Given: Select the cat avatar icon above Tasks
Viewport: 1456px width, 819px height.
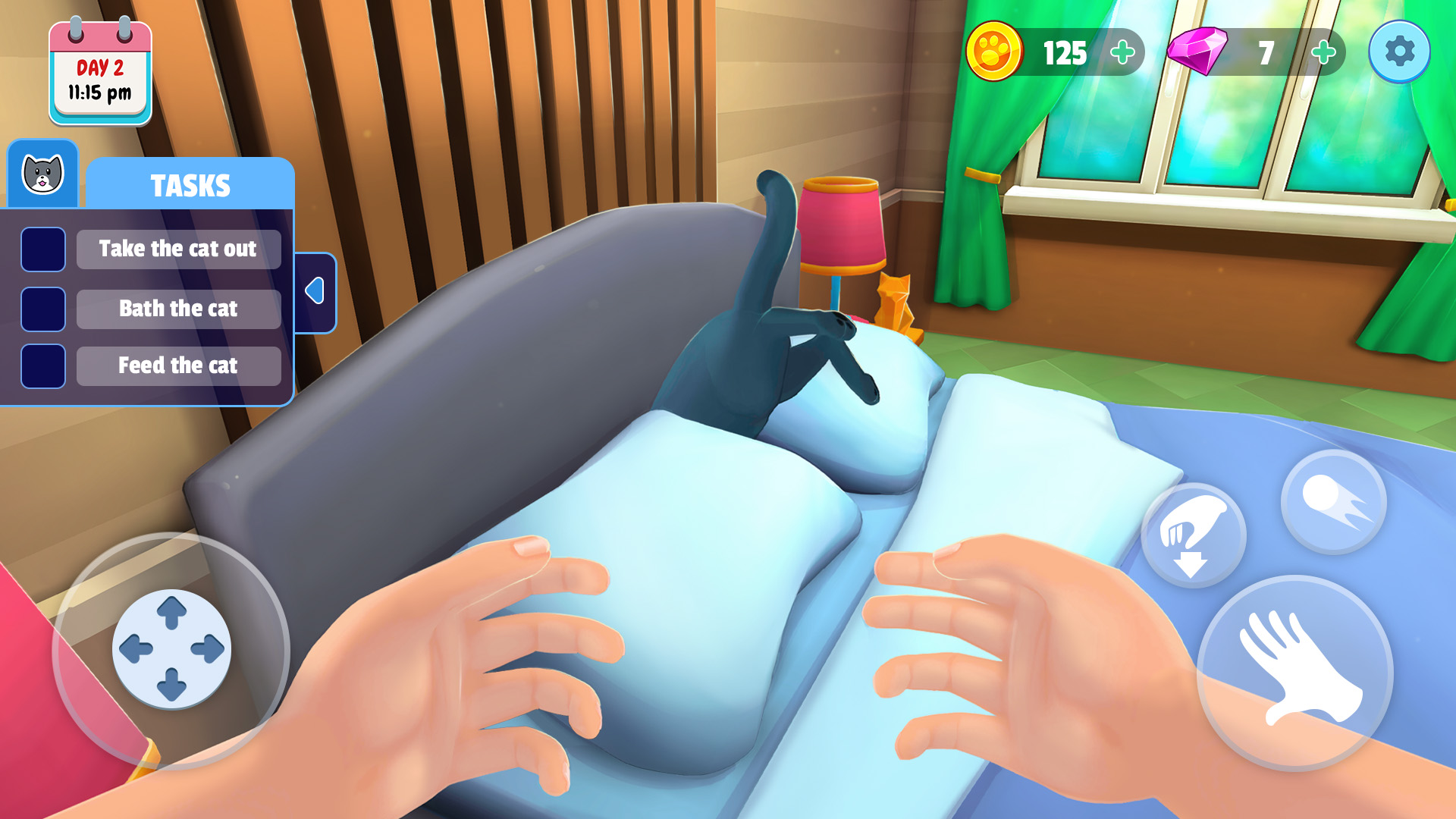Looking at the screenshot, I should click(42, 174).
